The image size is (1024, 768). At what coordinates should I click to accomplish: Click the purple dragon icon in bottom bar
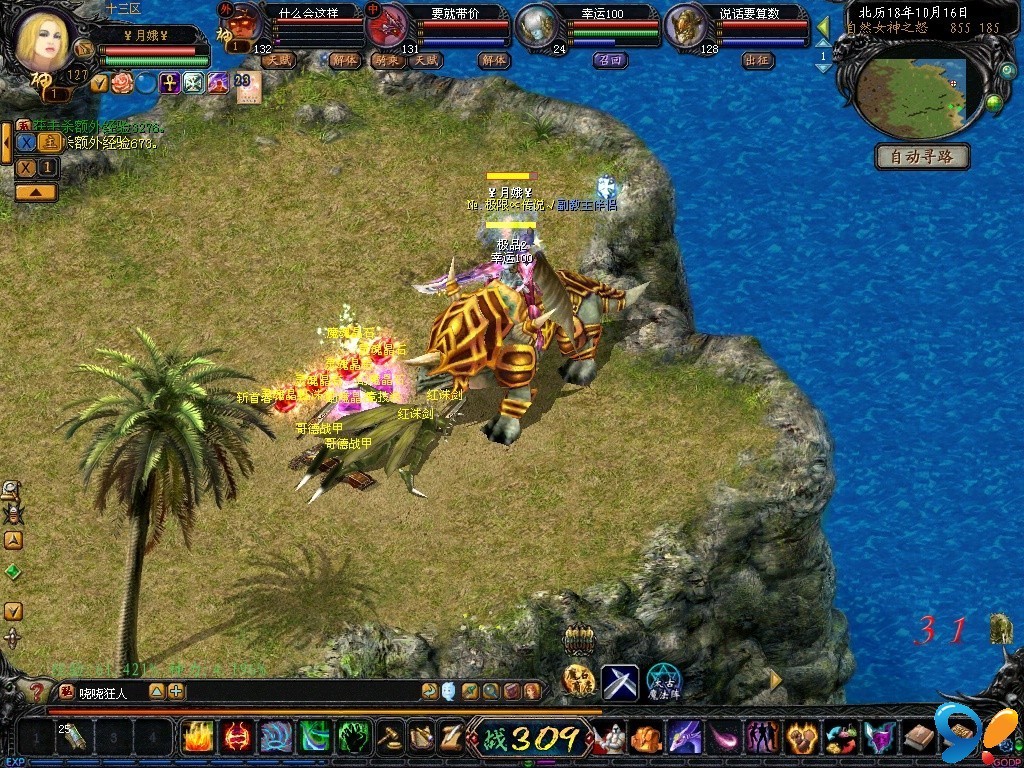(684, 738)
